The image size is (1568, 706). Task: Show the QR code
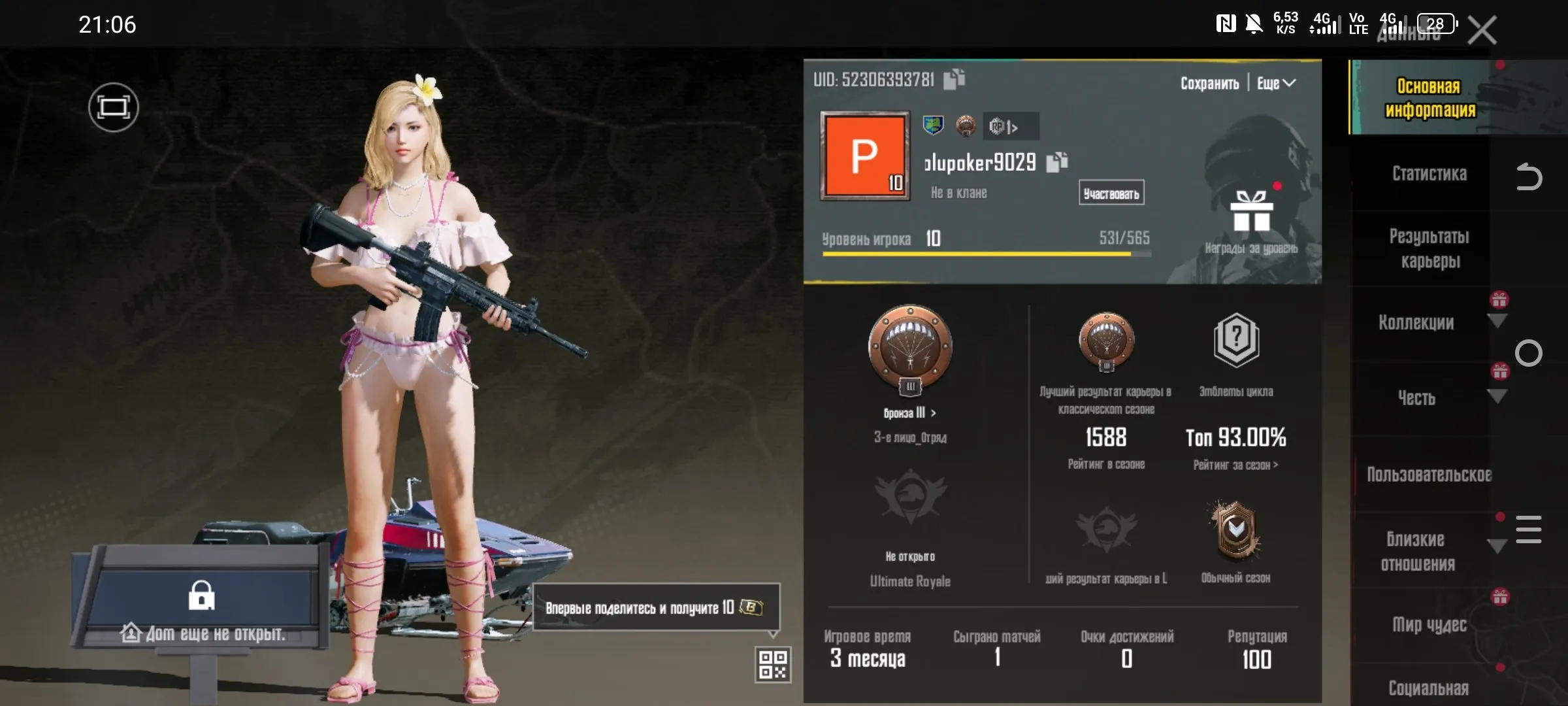coord(773,664)
